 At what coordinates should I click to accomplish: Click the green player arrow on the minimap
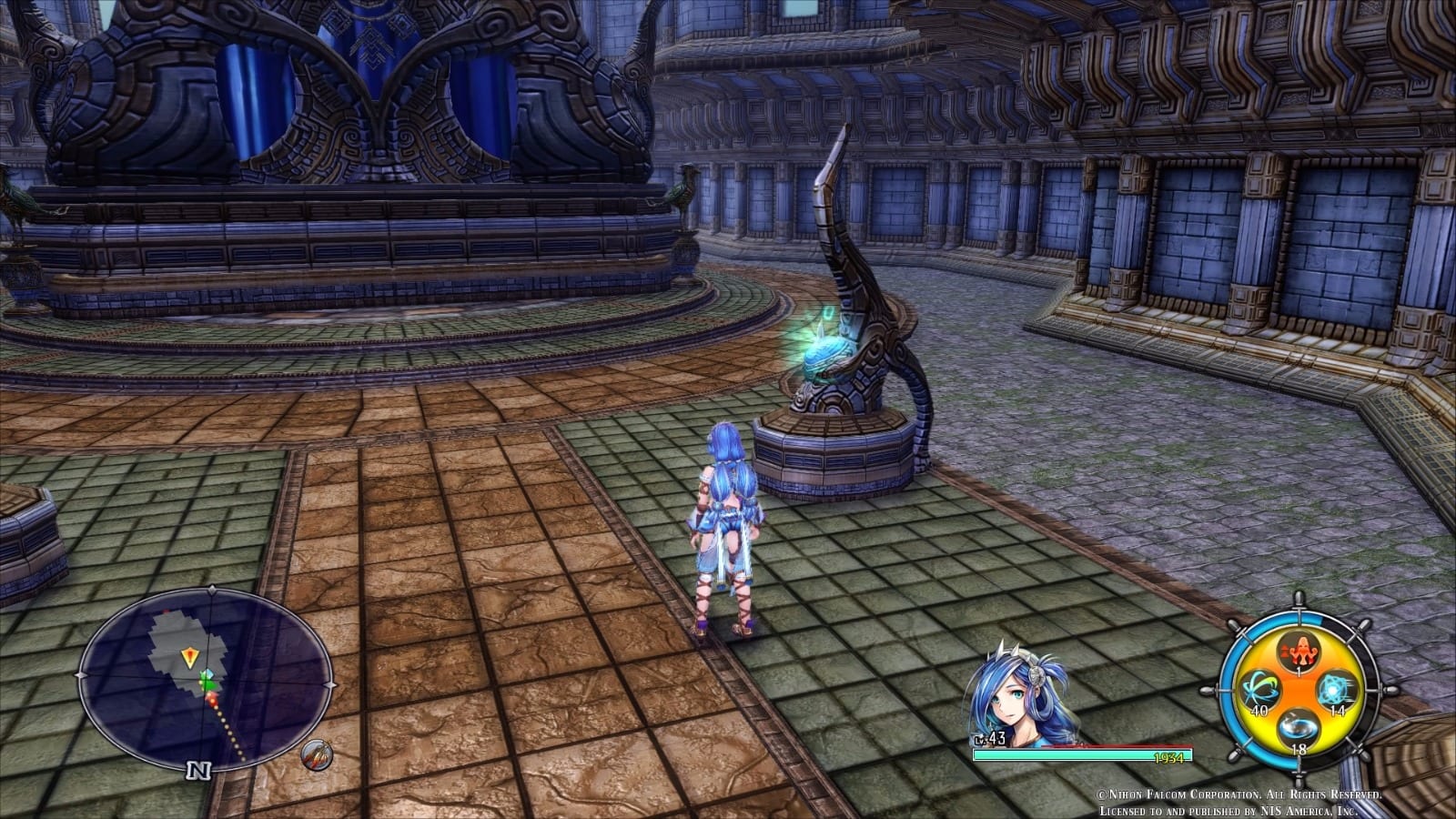click(207, 684)
